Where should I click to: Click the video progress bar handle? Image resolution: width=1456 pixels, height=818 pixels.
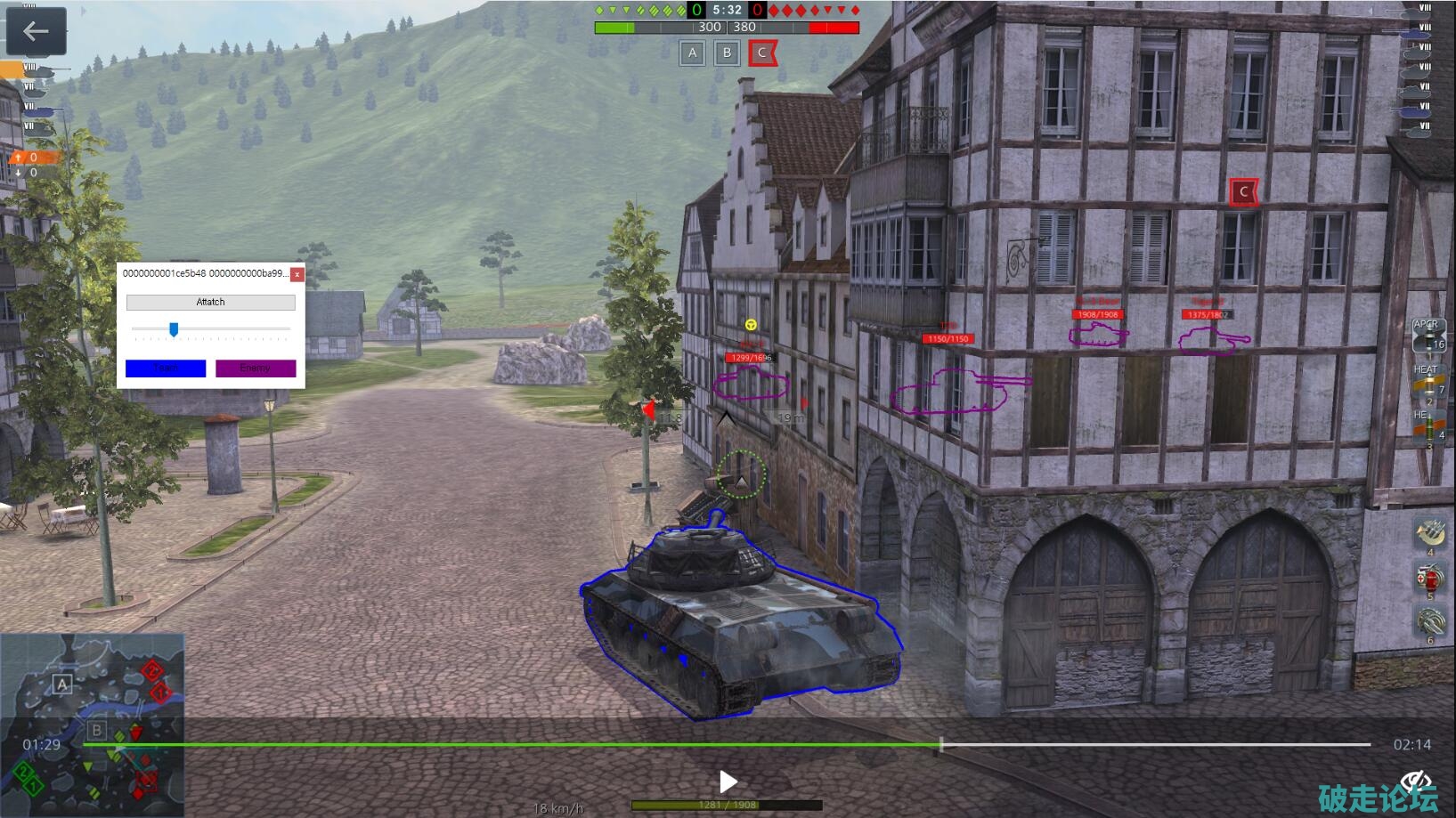coord(941,744)
